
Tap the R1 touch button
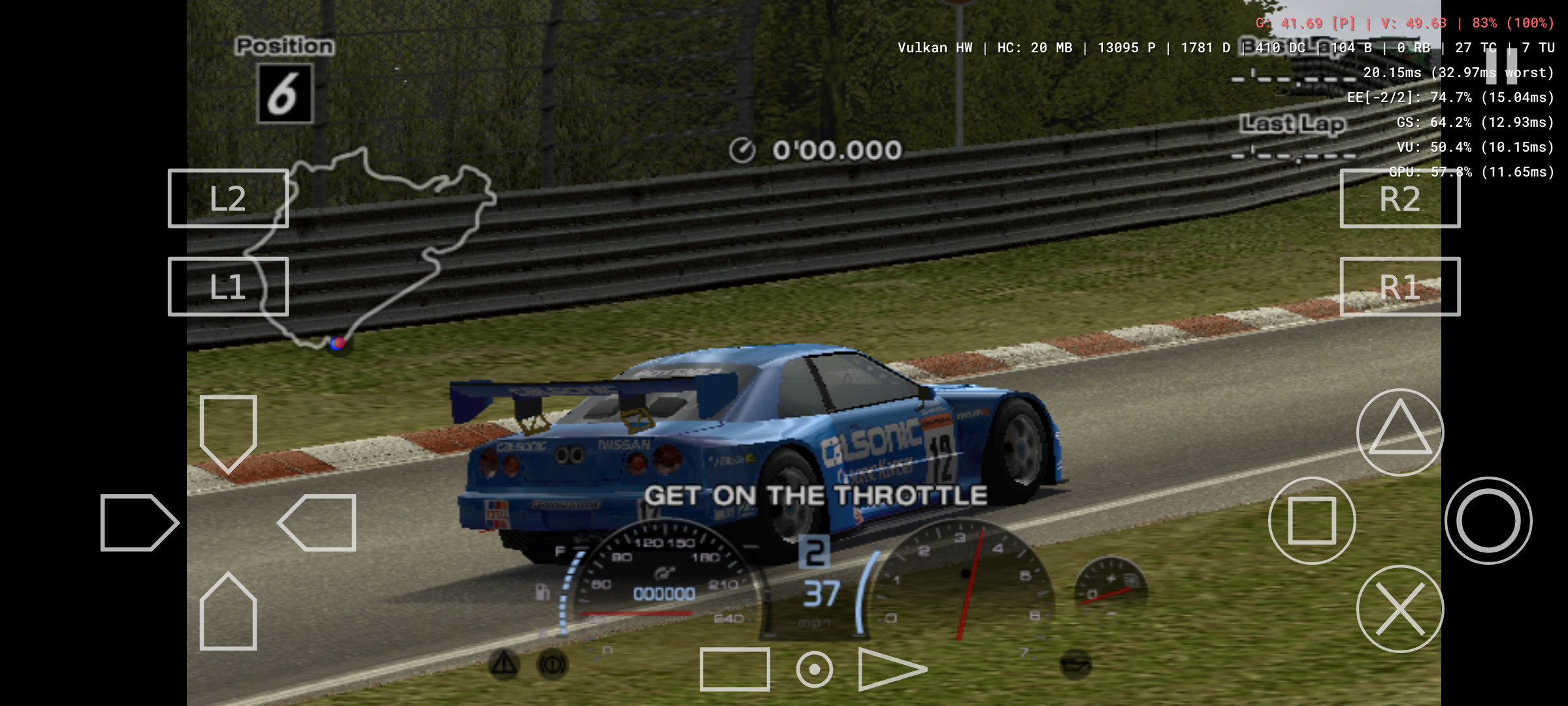coord(1399,287)
